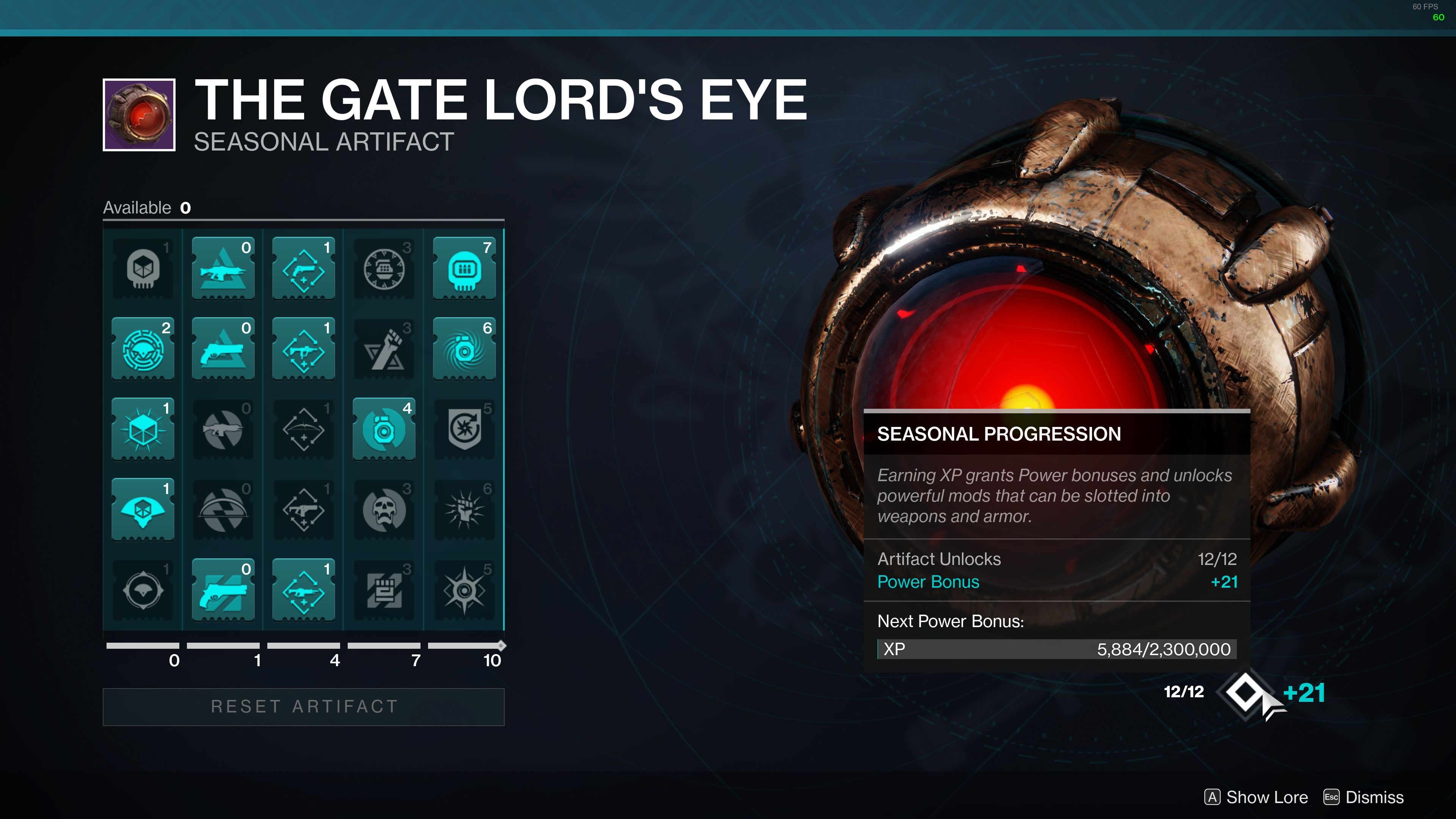Click the Gate Lord's Eye artifact thumbnail
The image size is (1456, 819).
[x=139, y=115]
